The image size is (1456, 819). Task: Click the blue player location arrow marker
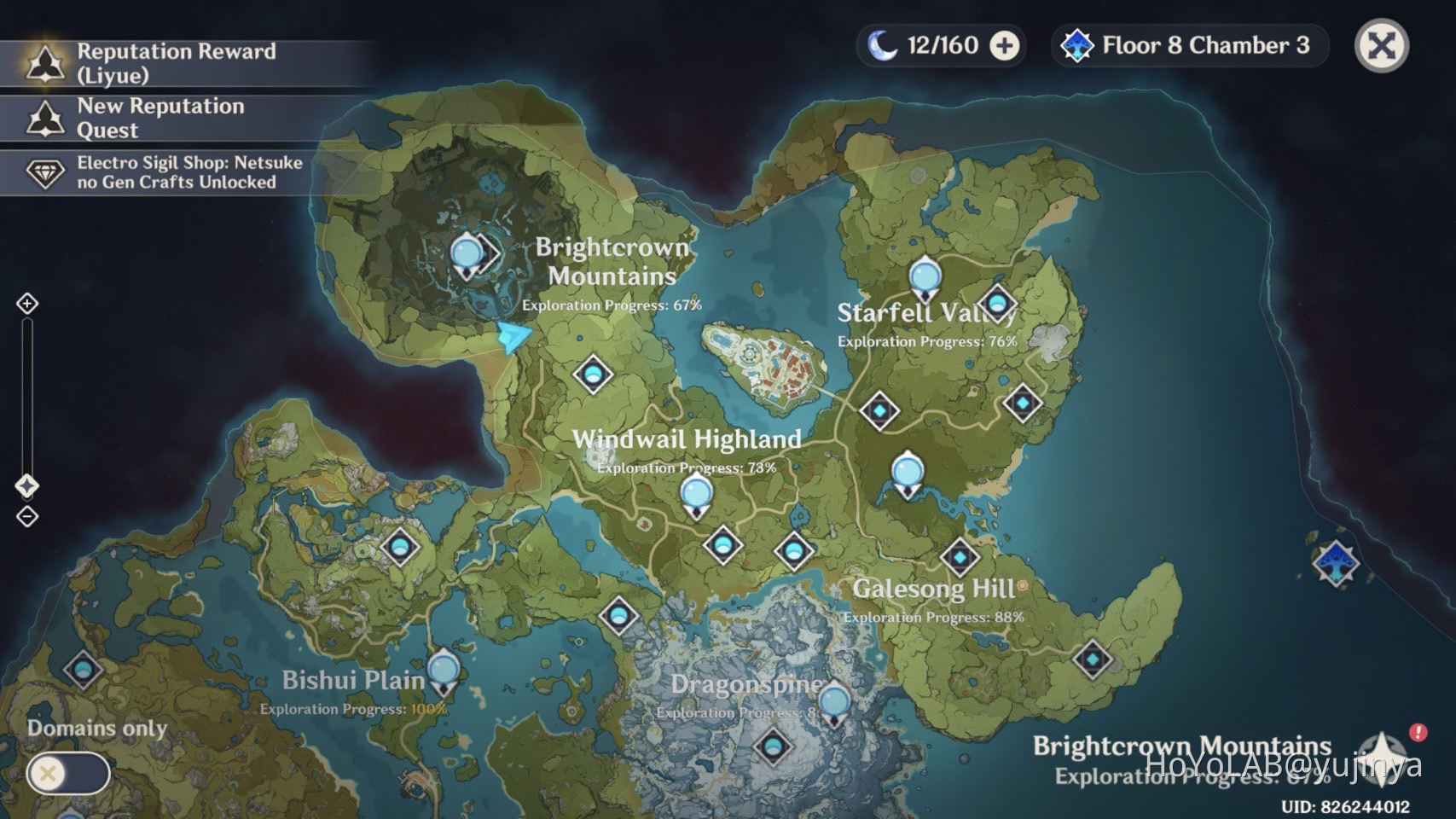(514, 335)
